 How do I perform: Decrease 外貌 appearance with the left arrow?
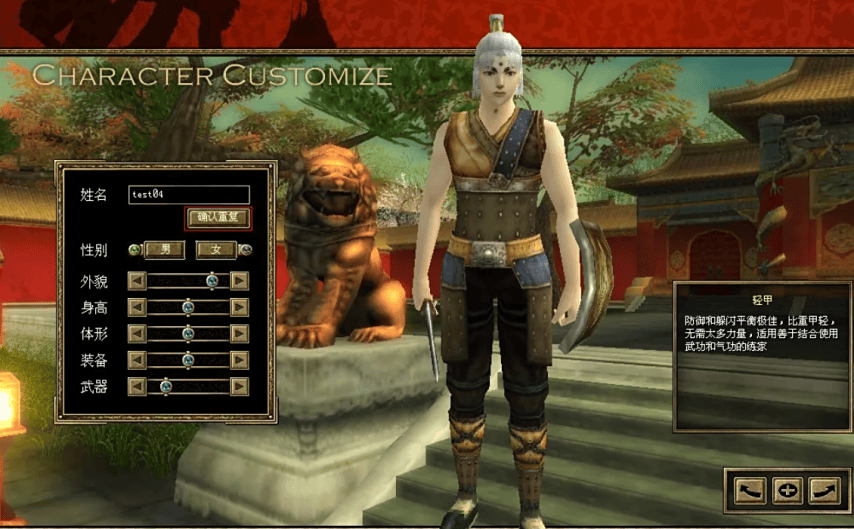coord(137,281)
